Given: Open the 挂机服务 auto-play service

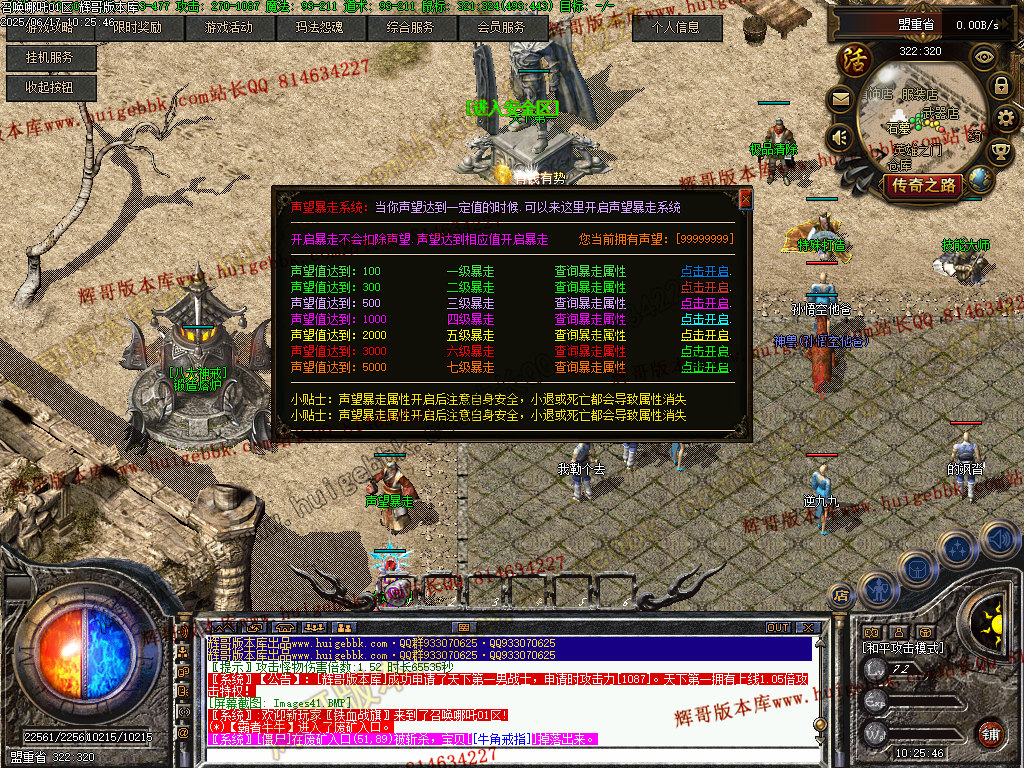Looking at the screenshot, I should coord(49,58).
